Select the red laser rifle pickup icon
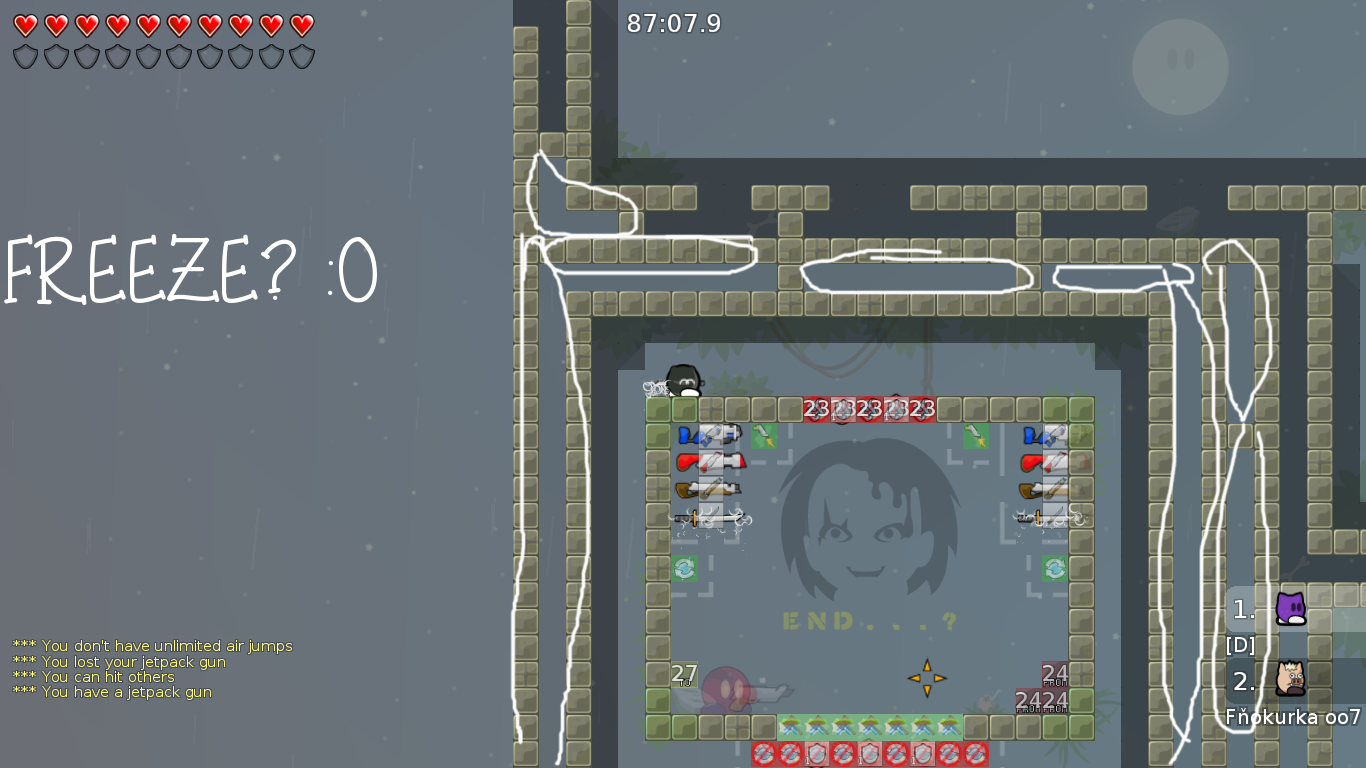This screenshot has width=1366, height=768. coord(710,462)
